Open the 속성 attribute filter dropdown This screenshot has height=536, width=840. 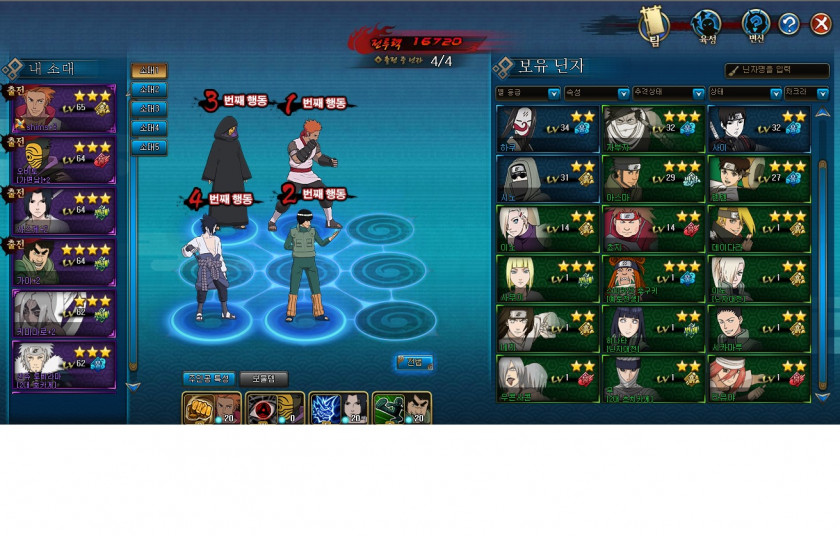pyautogui.click(x=582, y=93)
